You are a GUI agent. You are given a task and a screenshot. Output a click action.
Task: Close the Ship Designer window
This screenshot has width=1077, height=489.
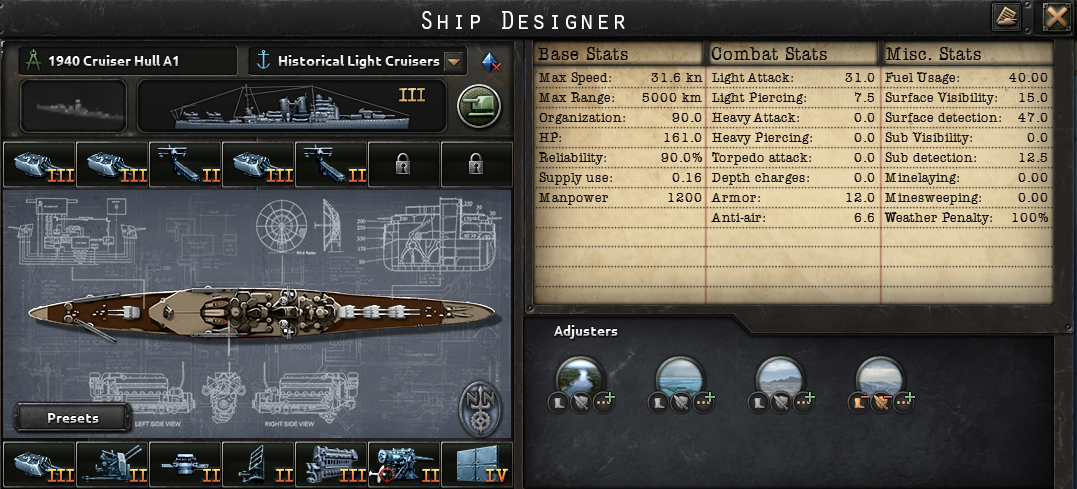click(1056, 17)
